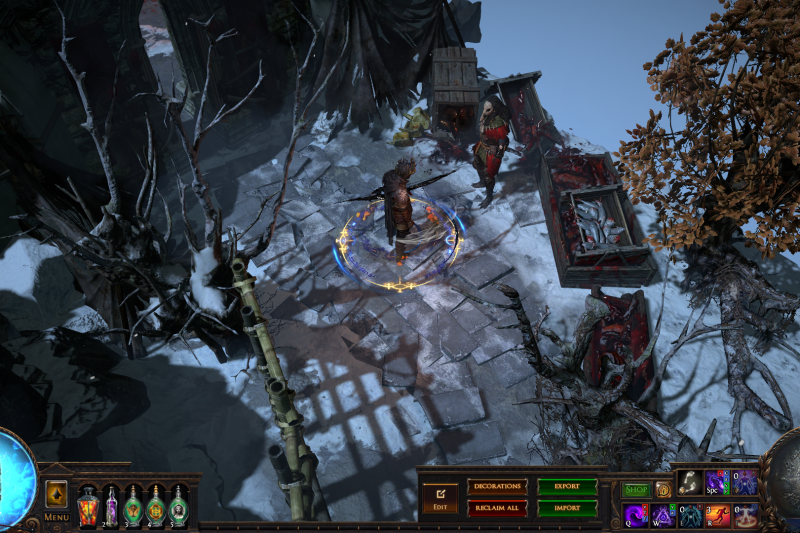Click the gold coin icon beside Shop
Screen dimensions: 800x533
[x=663, y=490]
